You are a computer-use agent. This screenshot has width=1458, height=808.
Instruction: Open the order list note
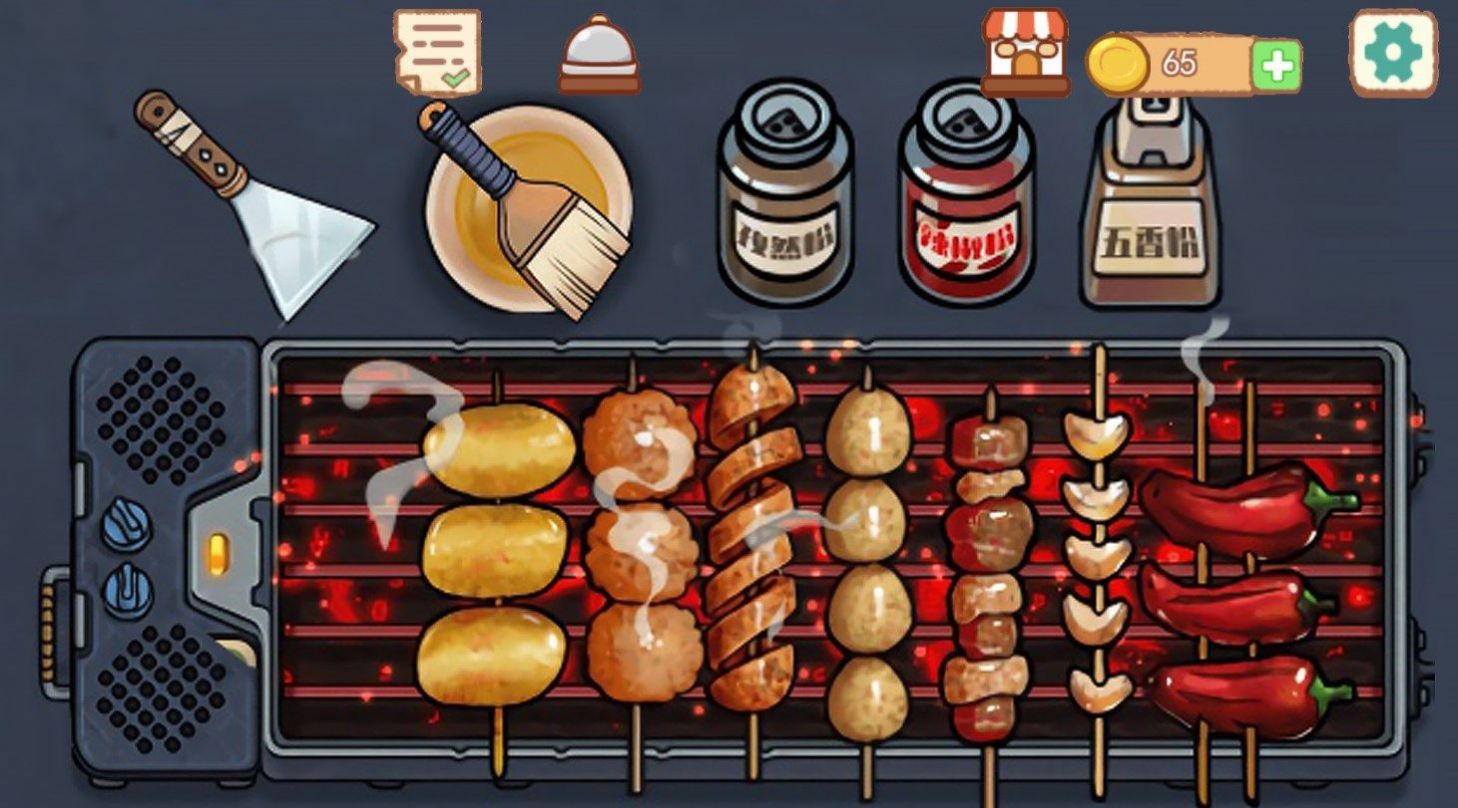click(x=437, y=51)
